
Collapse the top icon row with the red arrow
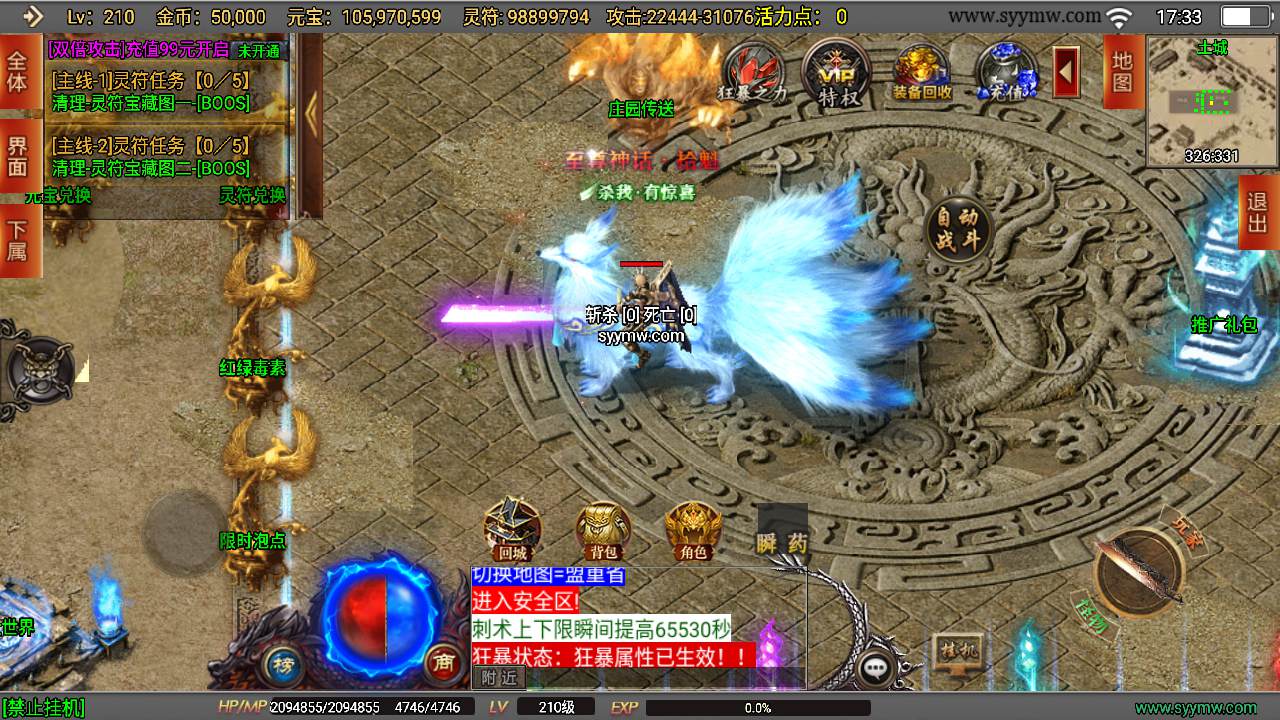(1066, 72)
